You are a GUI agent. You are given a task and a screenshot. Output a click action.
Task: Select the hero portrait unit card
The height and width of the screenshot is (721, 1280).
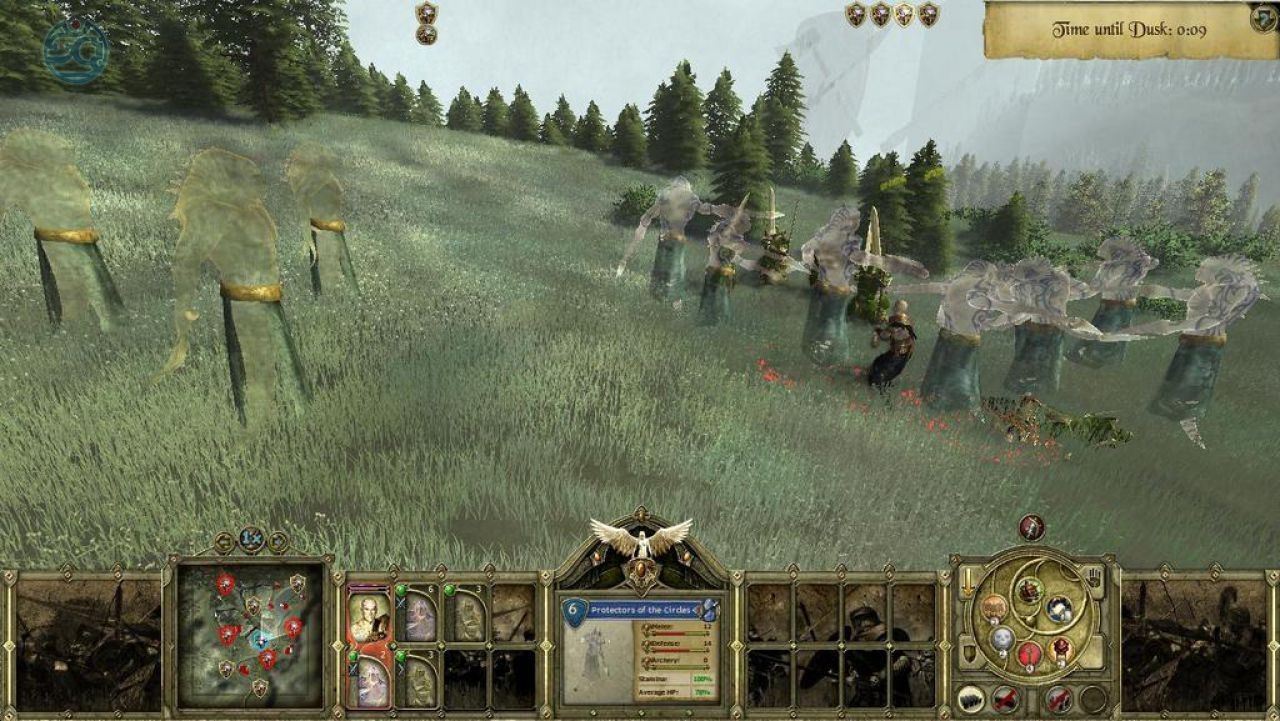point(369,616)
